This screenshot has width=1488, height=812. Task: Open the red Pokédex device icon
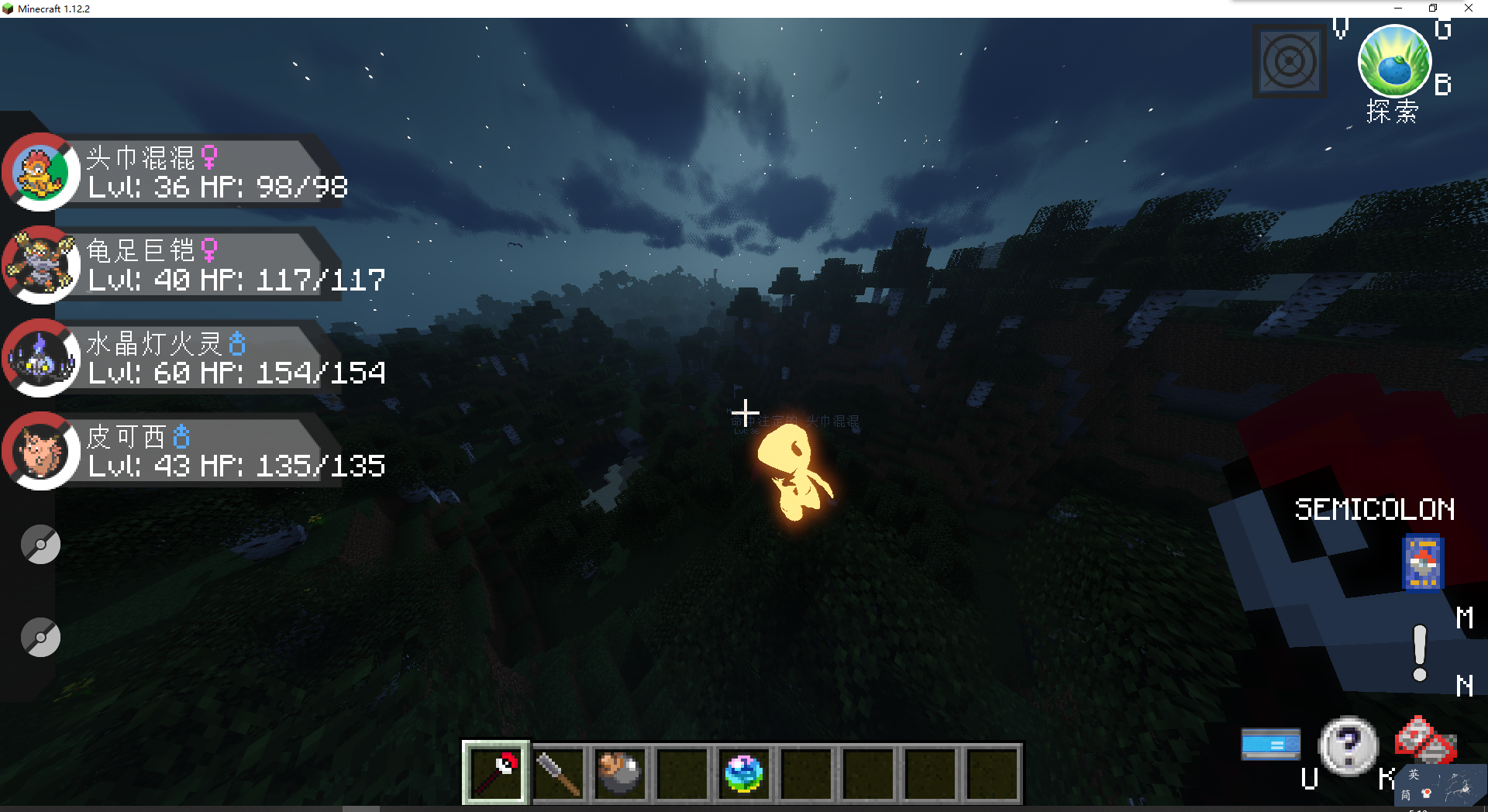pos(1424,739)
